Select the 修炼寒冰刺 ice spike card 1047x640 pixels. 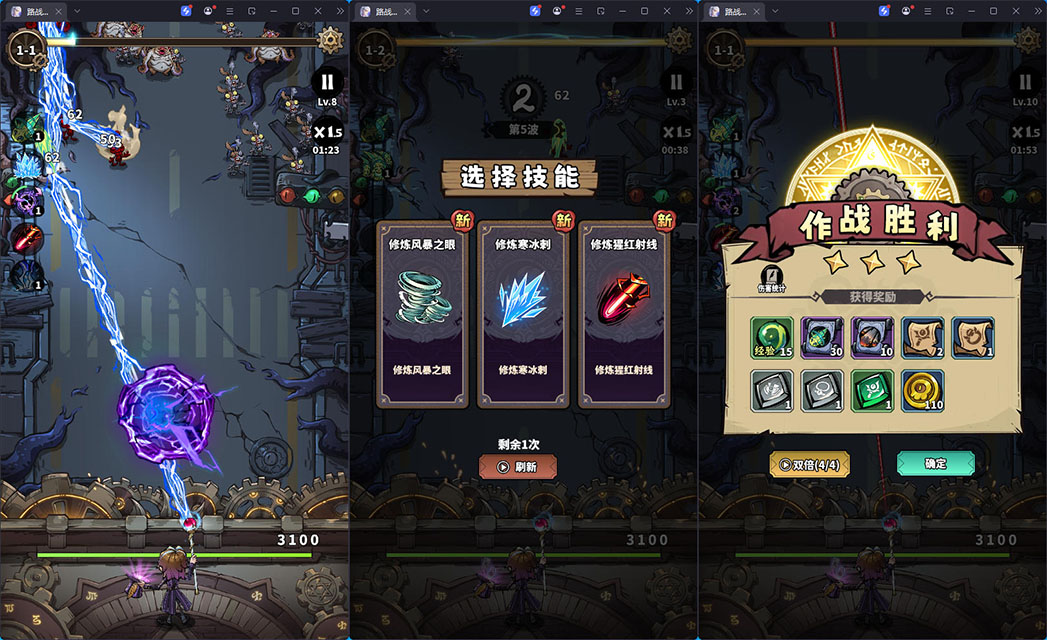click(524, 314)
